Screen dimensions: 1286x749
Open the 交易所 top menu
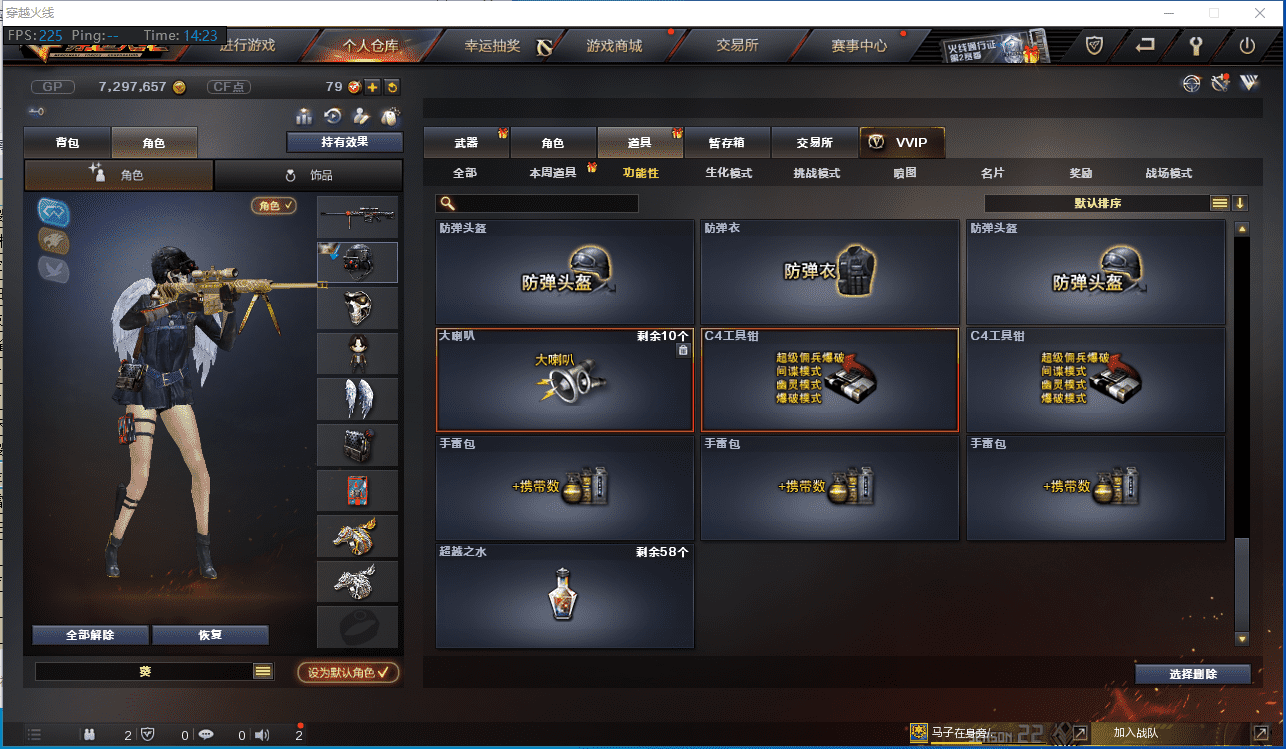[737, 46]
